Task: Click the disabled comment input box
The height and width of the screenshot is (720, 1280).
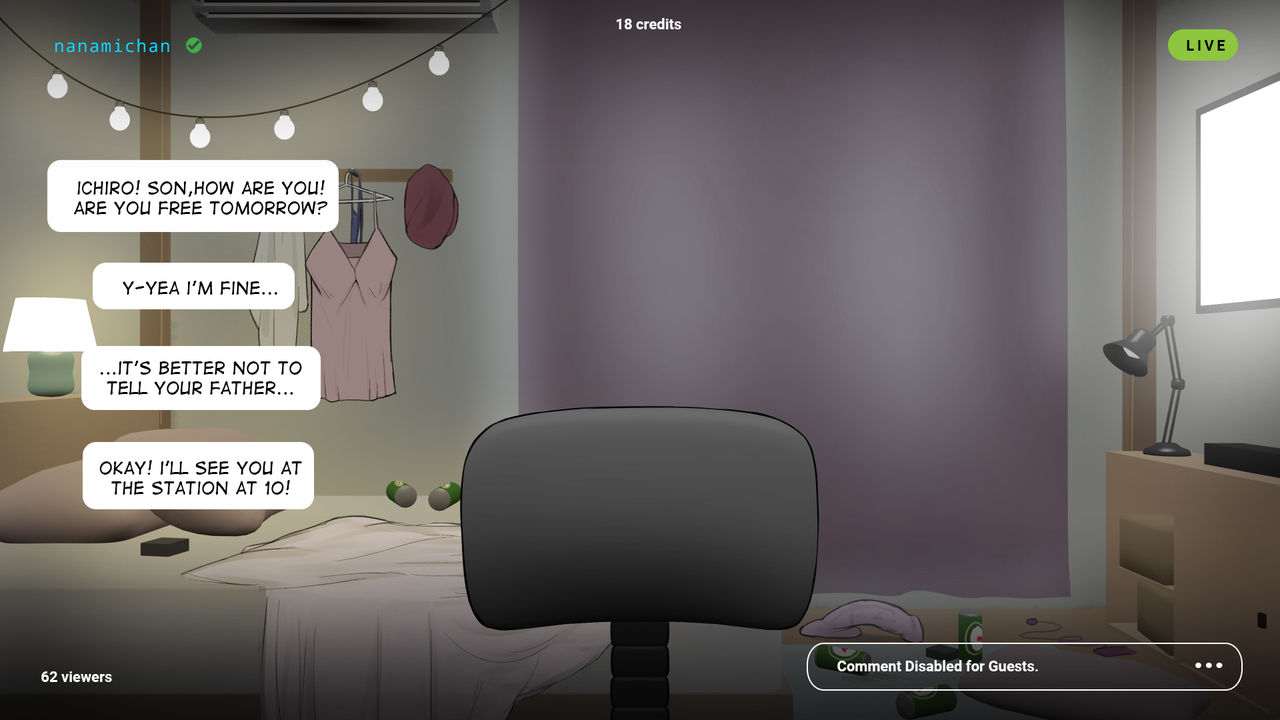Action: 990,666
